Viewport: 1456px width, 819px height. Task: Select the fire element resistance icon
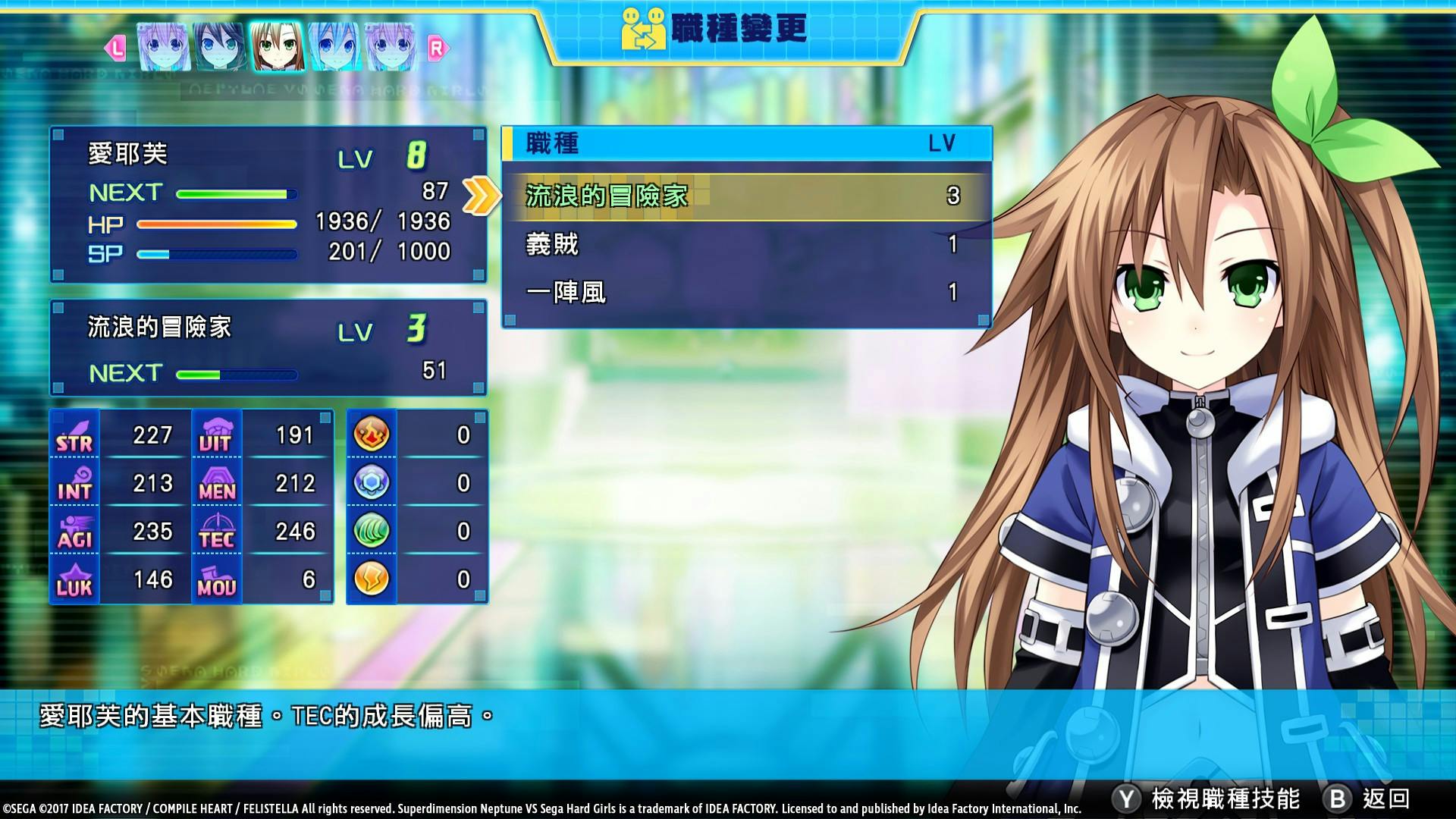[371, 435]
